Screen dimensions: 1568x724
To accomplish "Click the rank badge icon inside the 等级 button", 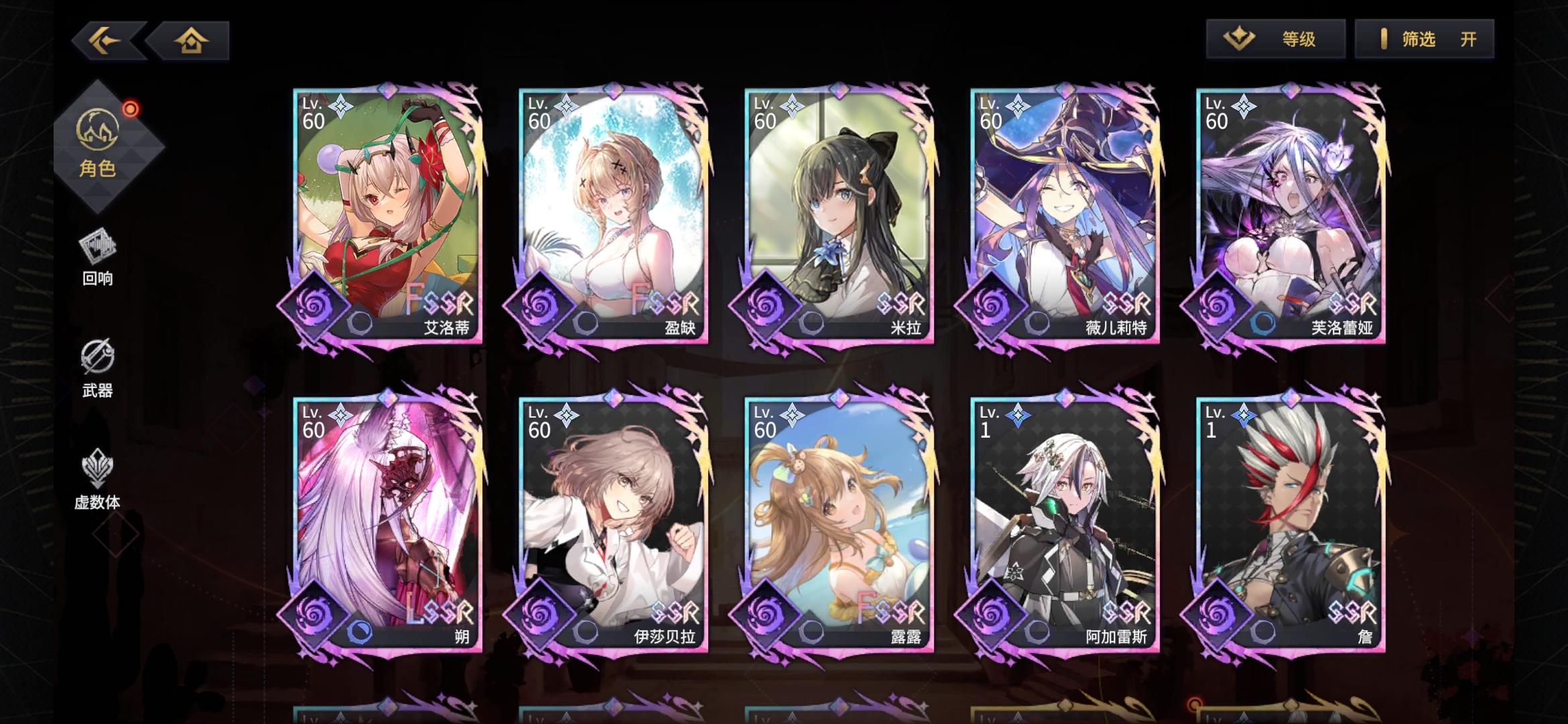I will click(1240, 40).
